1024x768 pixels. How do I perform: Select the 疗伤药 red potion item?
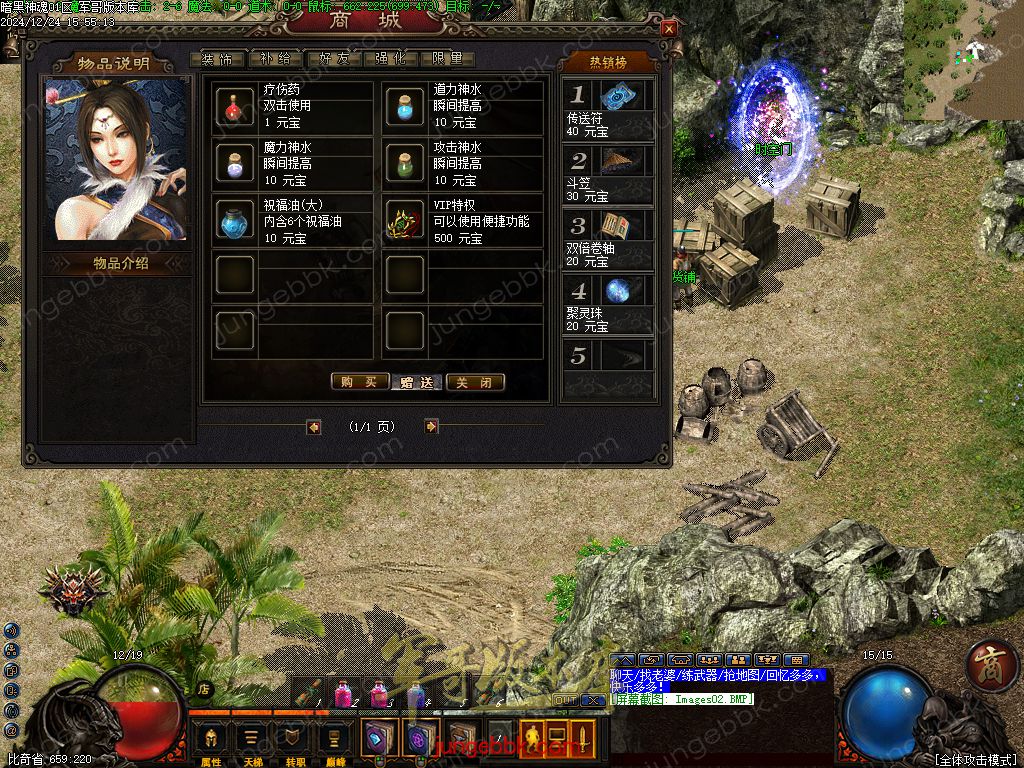[235, 106]
